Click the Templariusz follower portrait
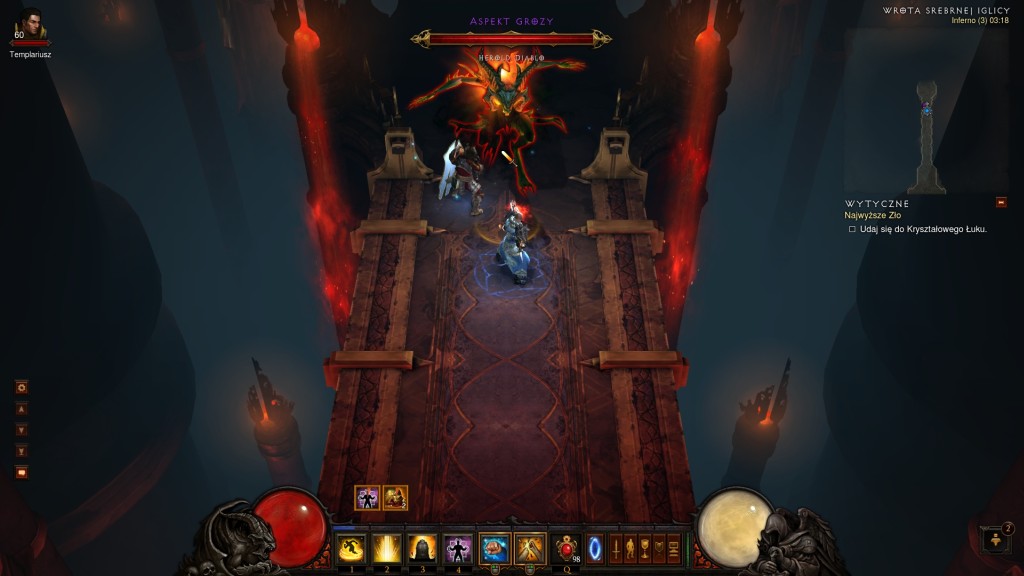Image resolution: width=1024 pixels, height=576 pixels. 30,25
